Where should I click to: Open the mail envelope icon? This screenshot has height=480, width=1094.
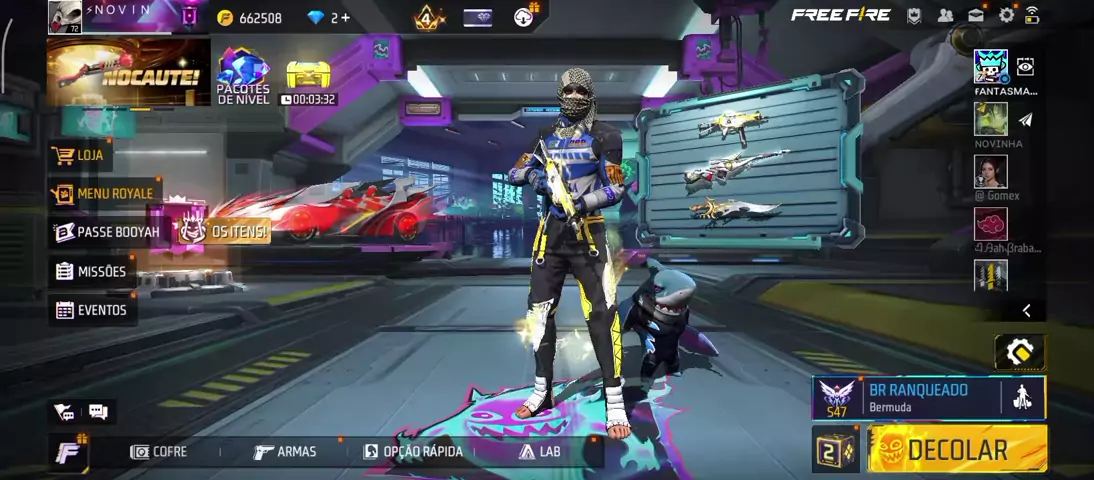click(976, 15)
